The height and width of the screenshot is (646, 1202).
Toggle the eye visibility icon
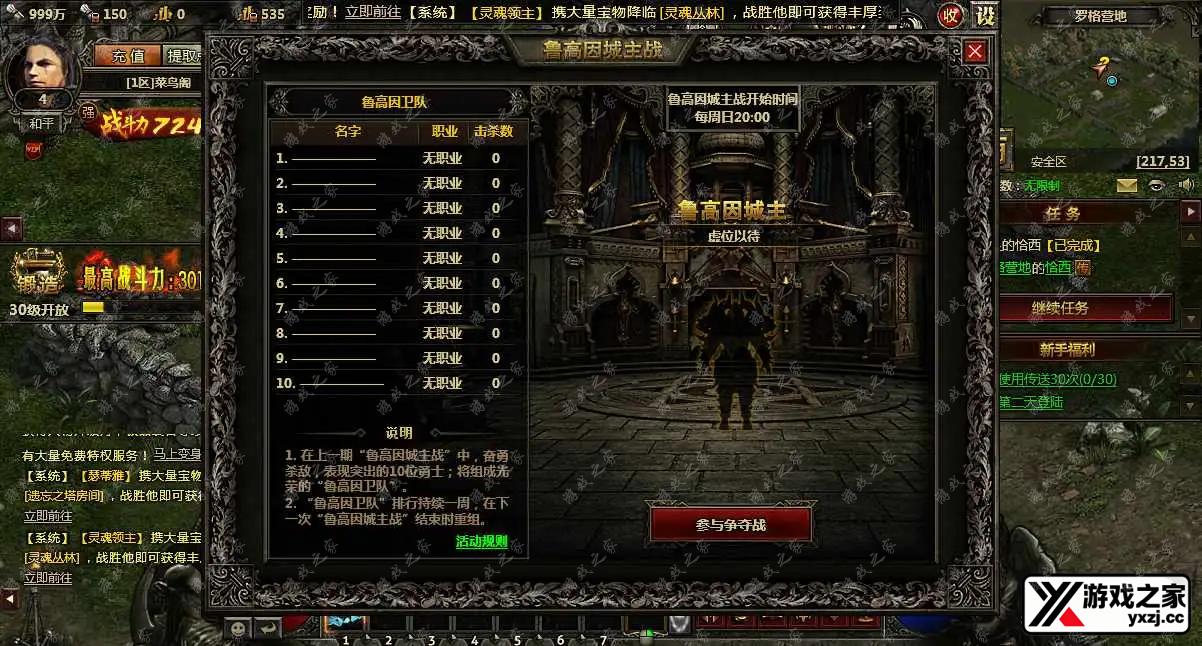tap(1157, 185)
